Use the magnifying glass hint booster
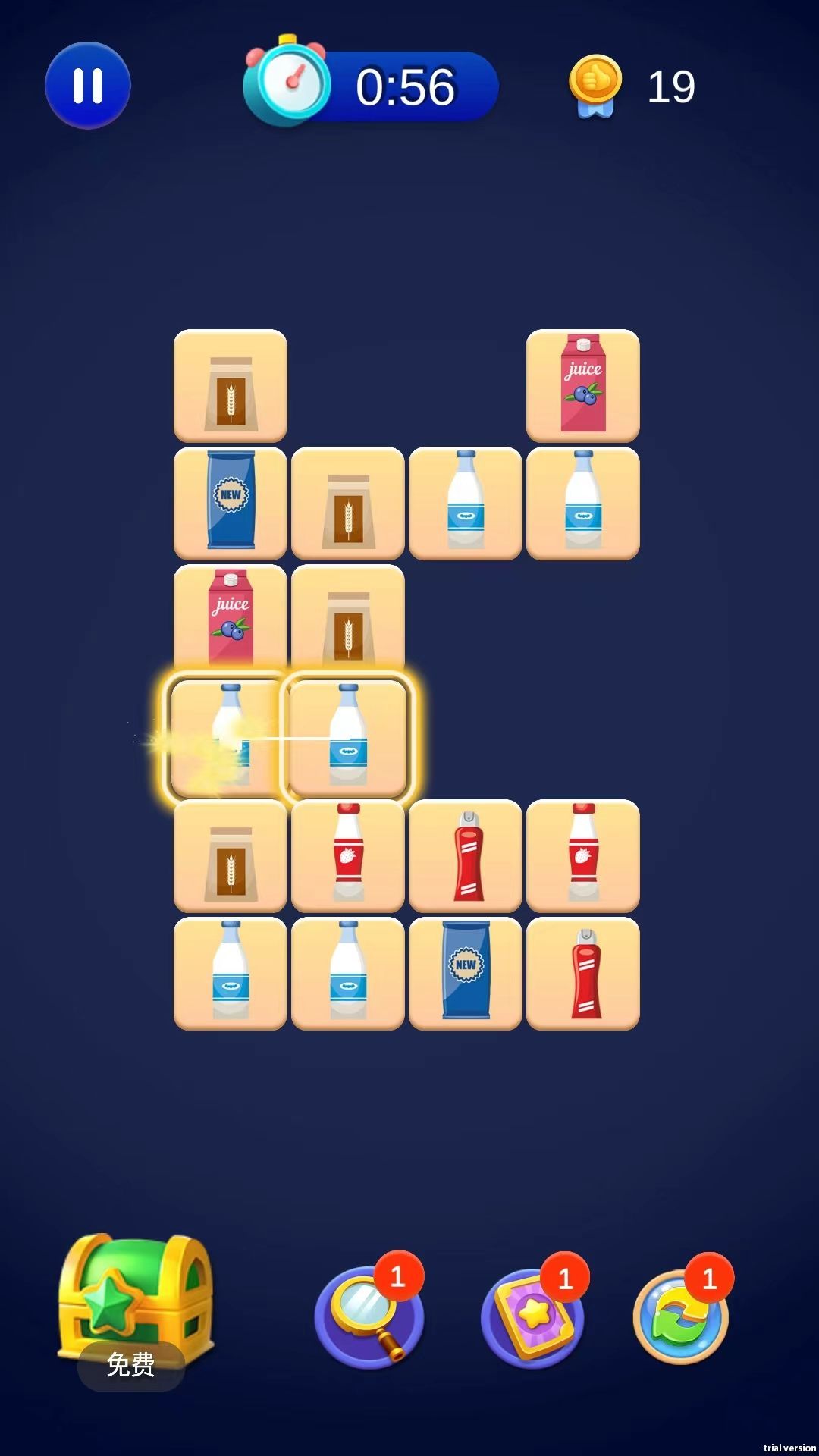The height and width of the screenshot is (1456, 819). click(x=369, y=1317)
